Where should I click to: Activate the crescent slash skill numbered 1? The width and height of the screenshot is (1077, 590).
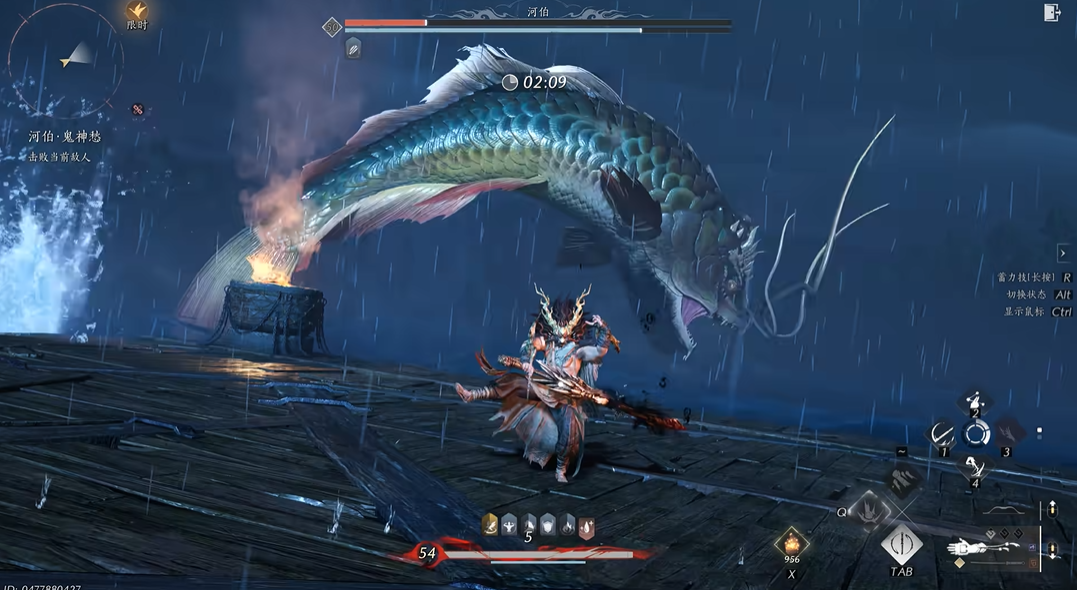coord(942,436)
